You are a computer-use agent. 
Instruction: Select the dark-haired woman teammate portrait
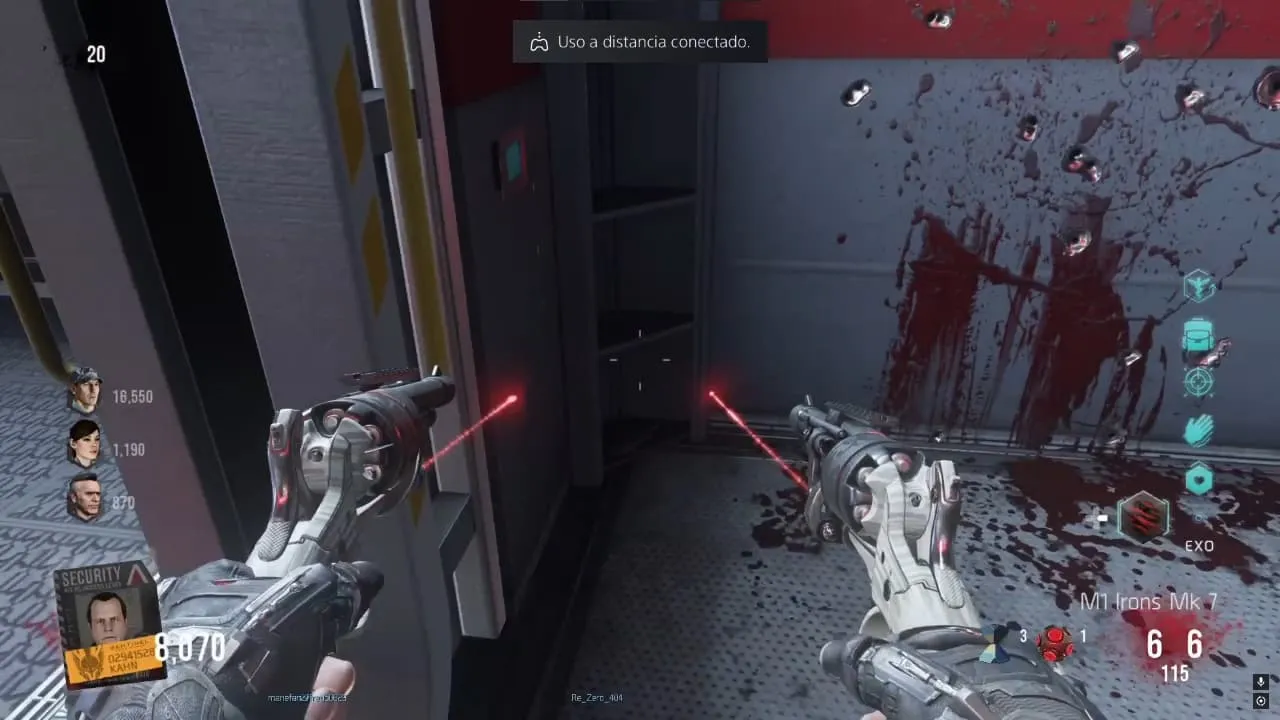(x=85, y=443)
